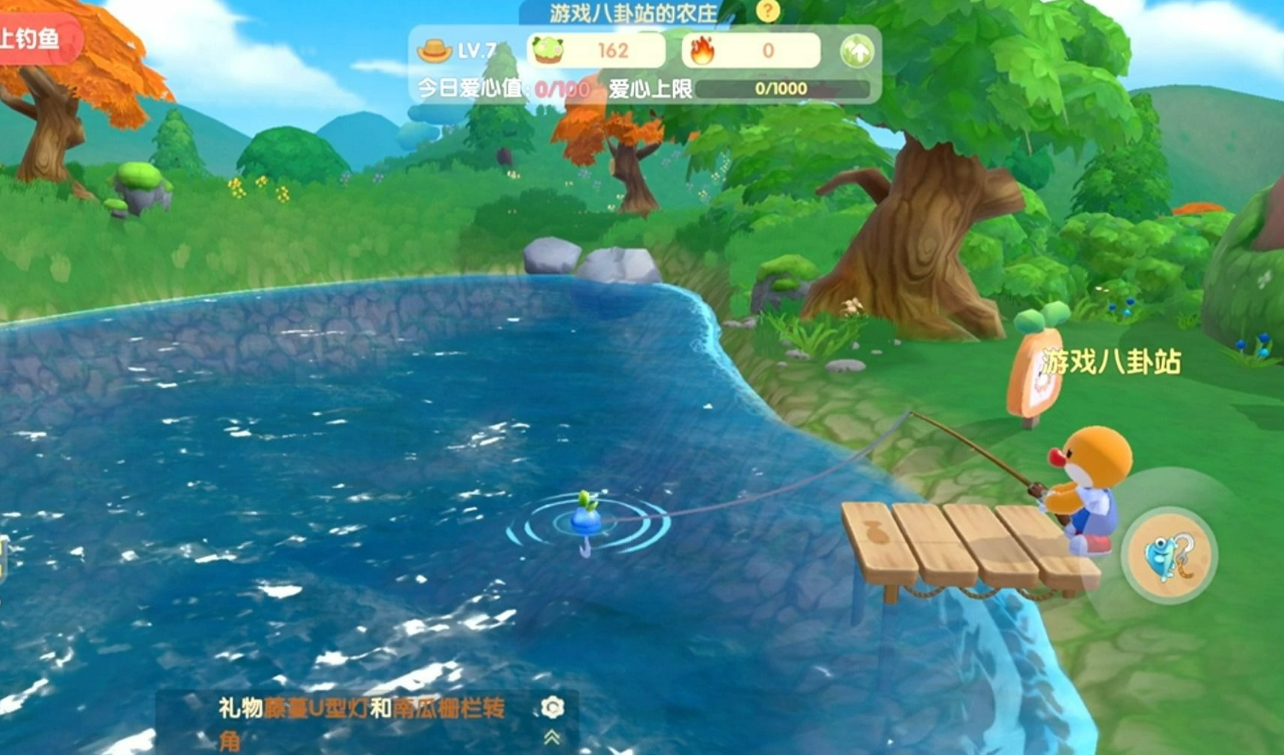1284x755 pixels.
Task: Select the cabbage currency counter
Action: [597, 50]
